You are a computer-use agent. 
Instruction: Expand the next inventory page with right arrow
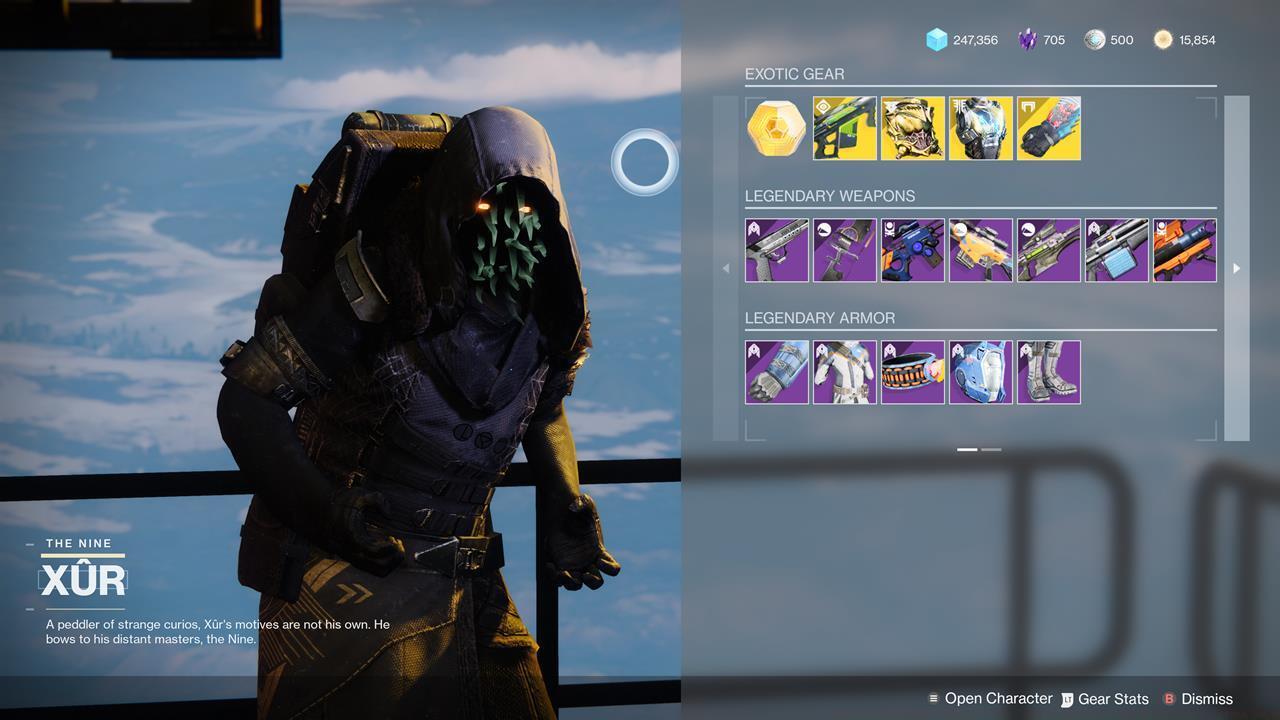coord(1237,268)
